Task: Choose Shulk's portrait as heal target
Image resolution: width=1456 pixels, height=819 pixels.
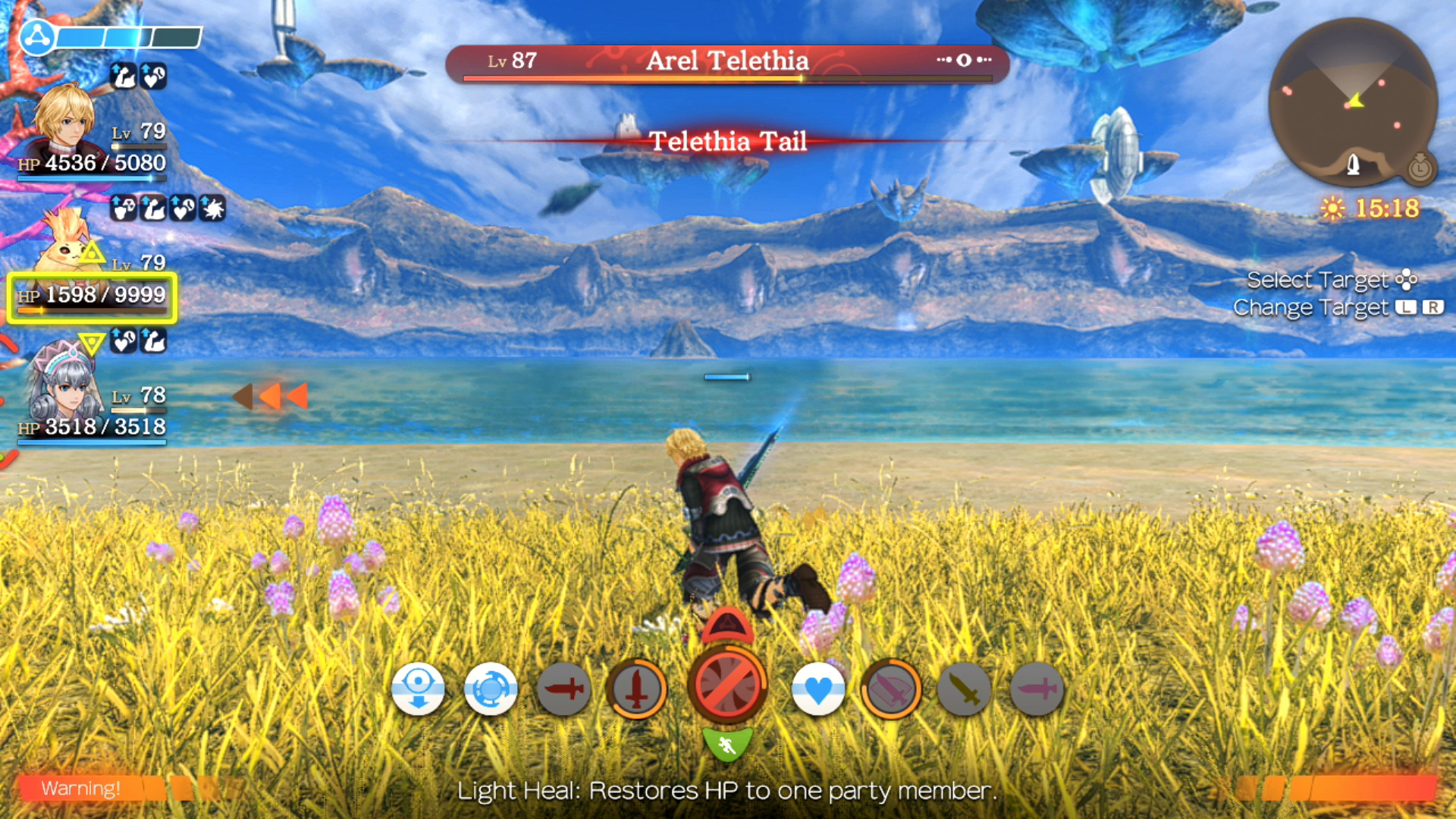Action: click(65, 121)
